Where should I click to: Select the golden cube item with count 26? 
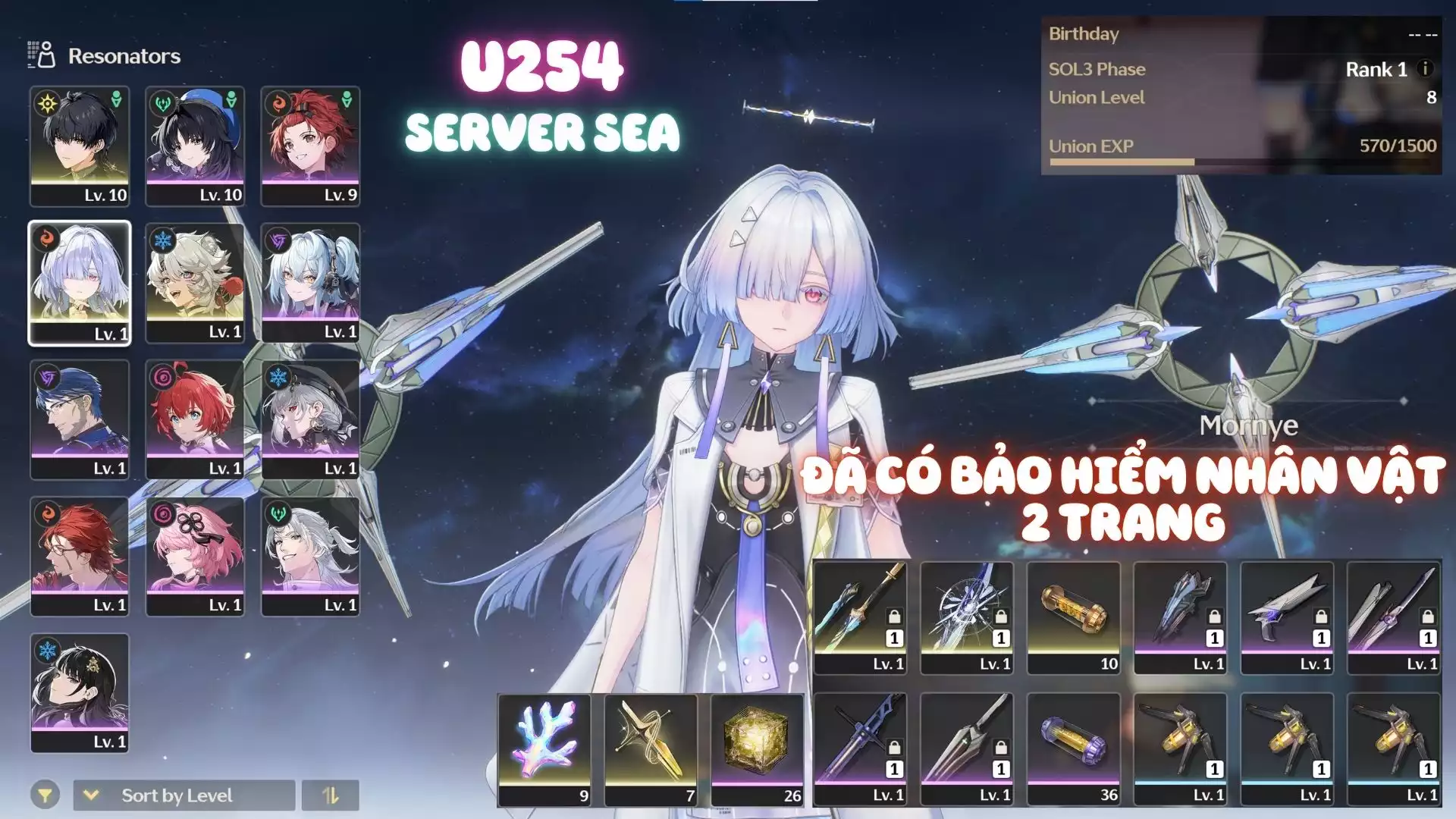pos(758,749)
